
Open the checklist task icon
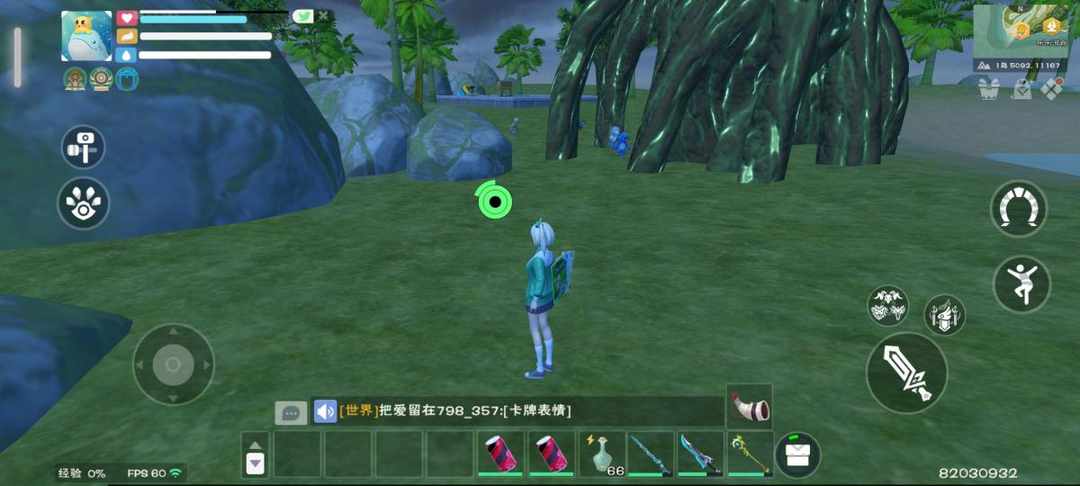(1021, 90)
